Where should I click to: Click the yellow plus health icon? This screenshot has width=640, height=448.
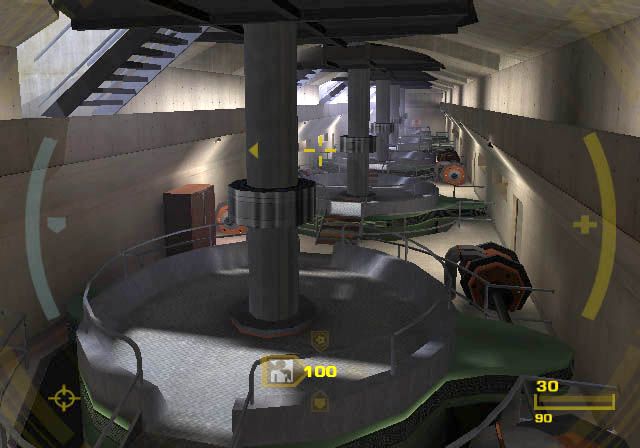tap(584, 225)
